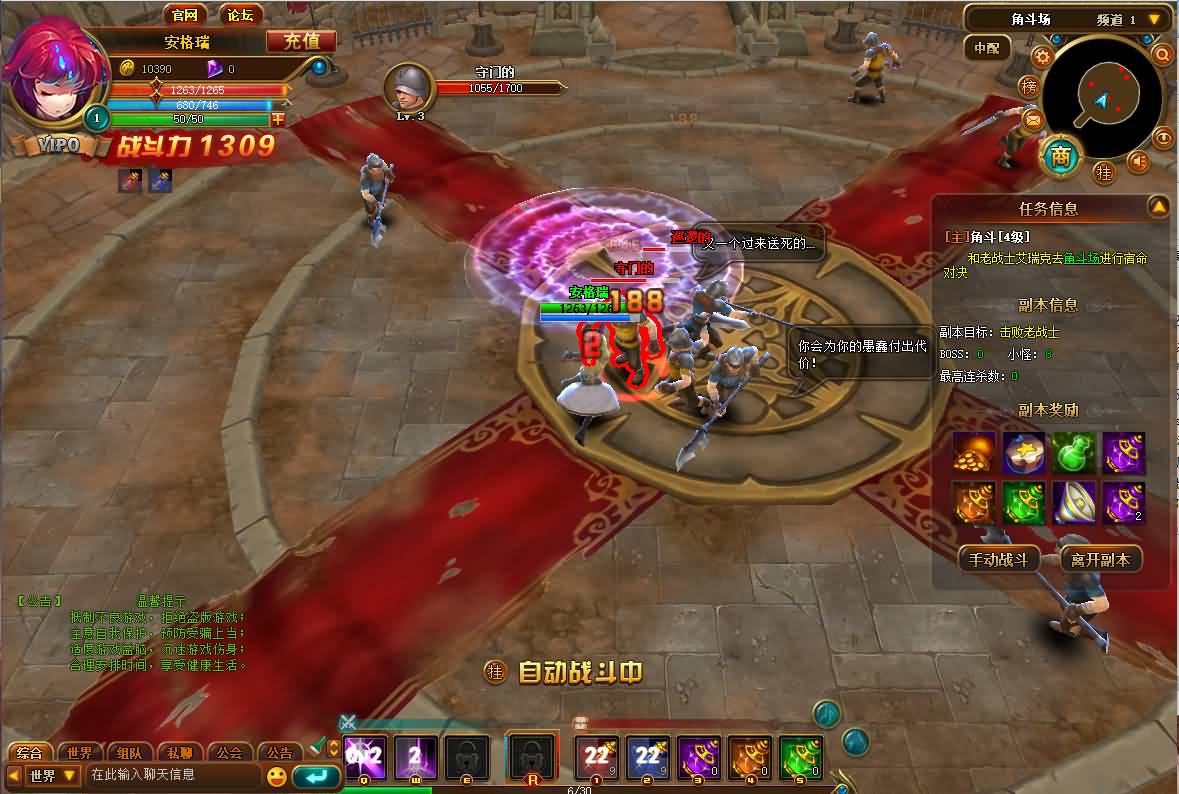Use the blue potion in slot 2

coord(648,757)
